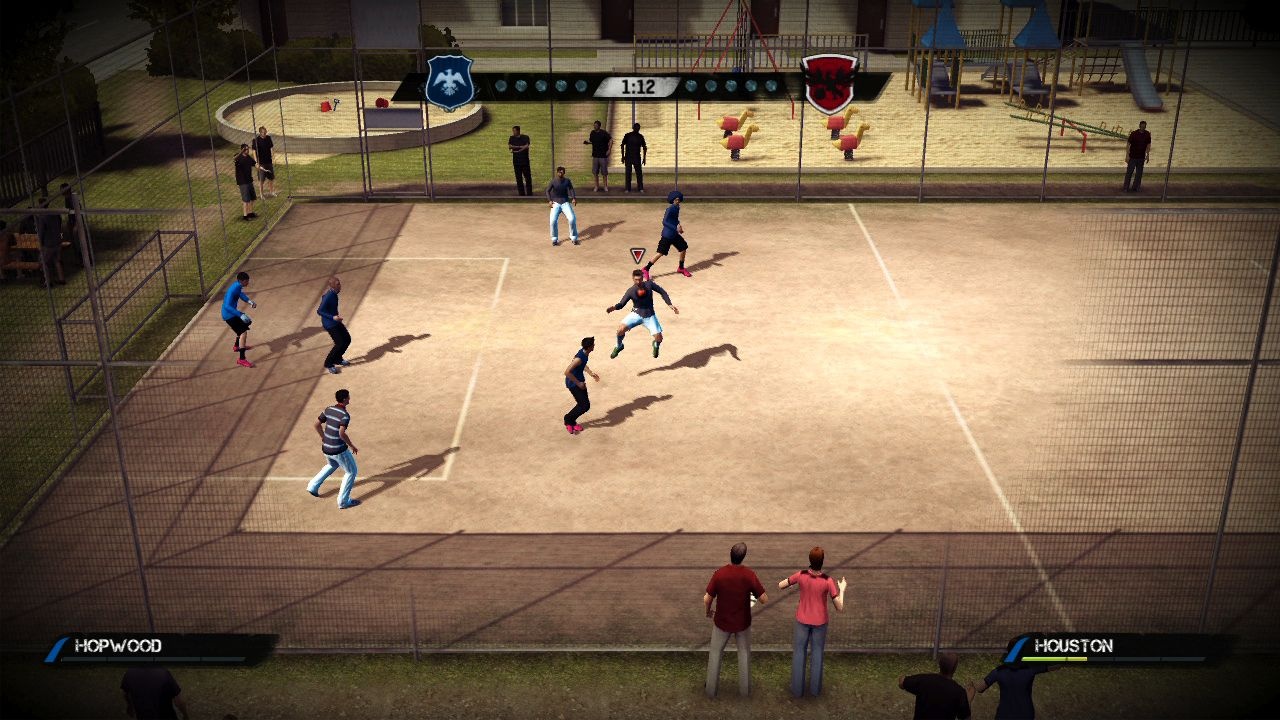This screenshot has height=720, width=1280.
Task: Toggle the blue stripe beside the HOUSTON plate
Action: coord(1014,647)
